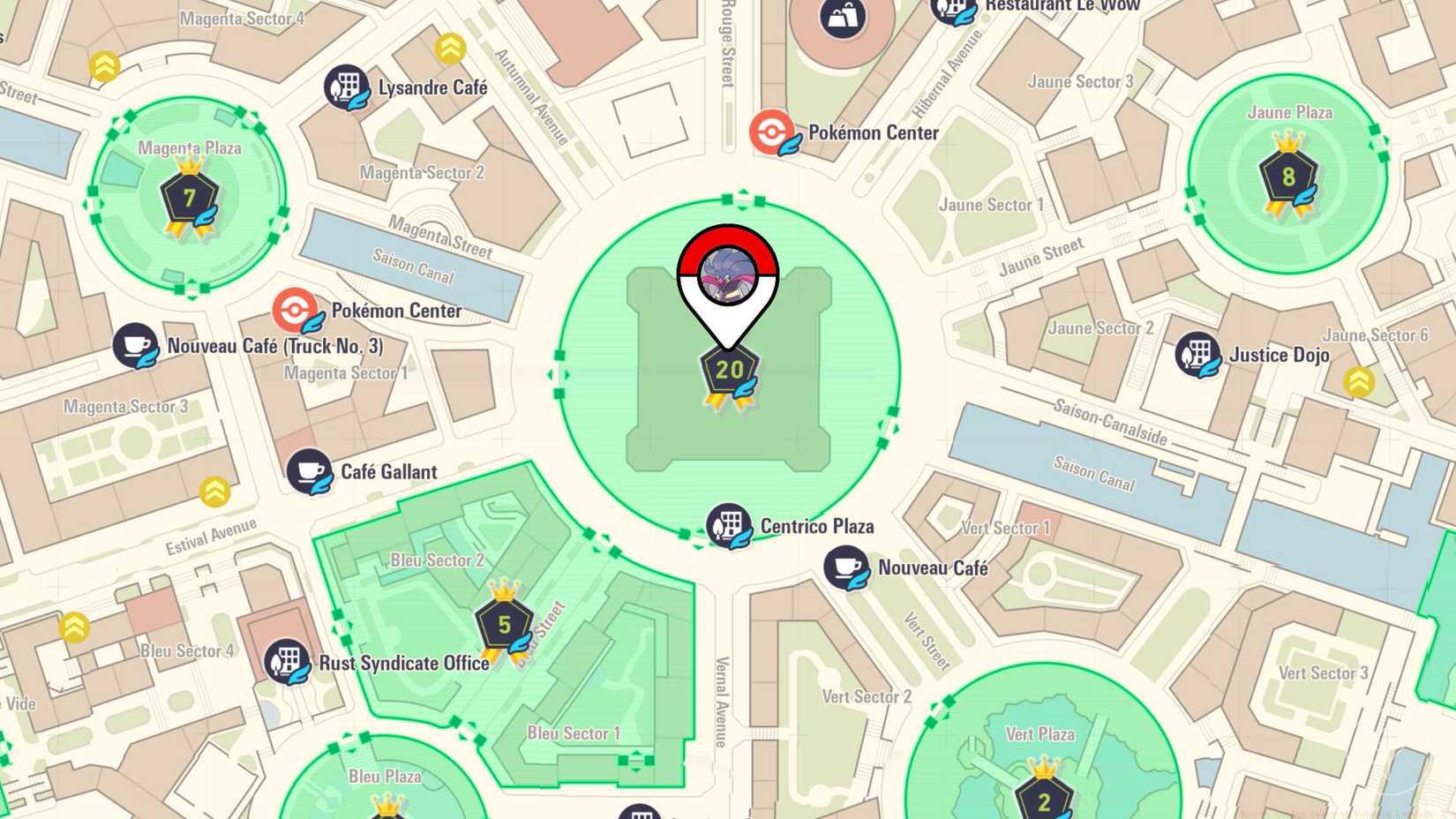The width and height of the screenshot is (1456, 819).
Task: Expand the yellow double-chevron above Magenta Plaza
Action: 106,64
